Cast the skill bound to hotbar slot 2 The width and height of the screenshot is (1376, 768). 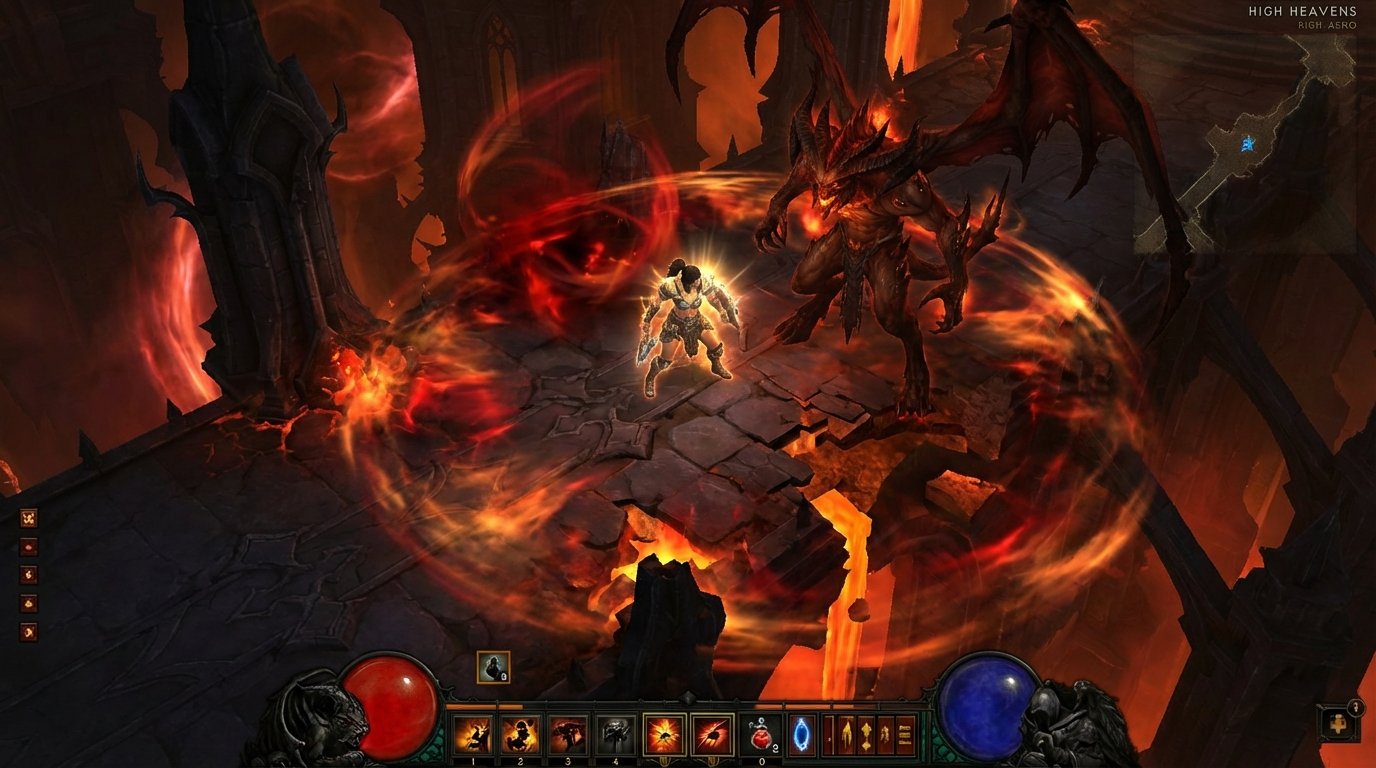(519, 732)
